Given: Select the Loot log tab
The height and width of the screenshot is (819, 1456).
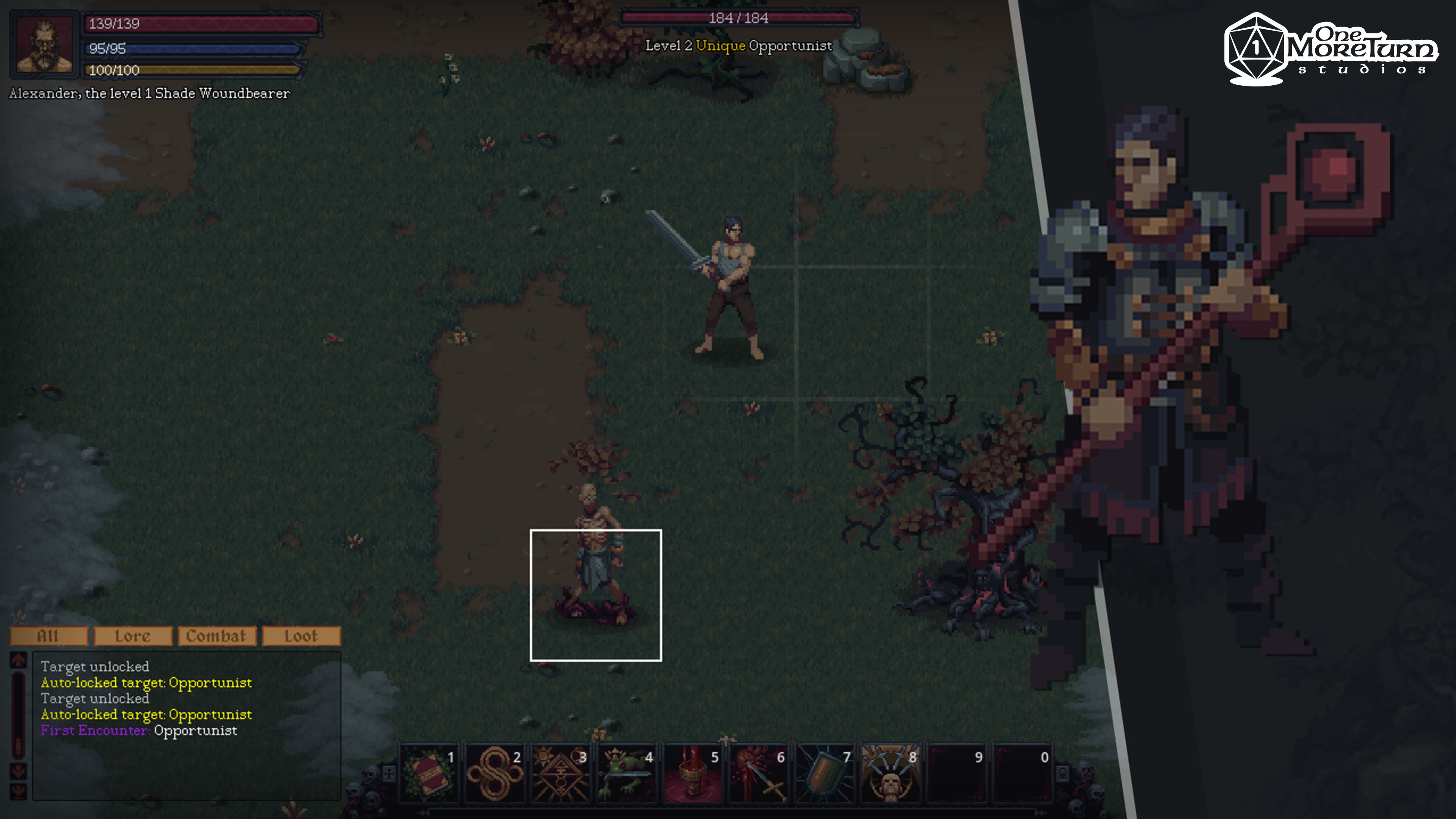Looking at the screenshot, I should [x=301, y=636].
